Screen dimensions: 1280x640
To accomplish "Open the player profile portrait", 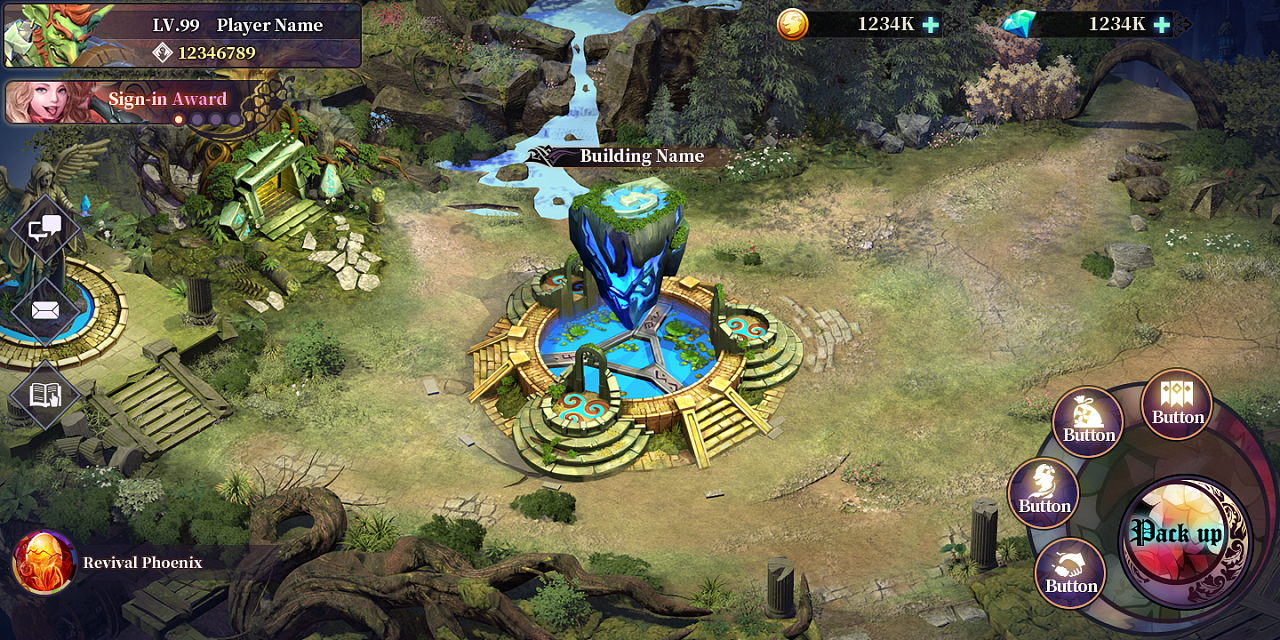I will click(38, 36).
